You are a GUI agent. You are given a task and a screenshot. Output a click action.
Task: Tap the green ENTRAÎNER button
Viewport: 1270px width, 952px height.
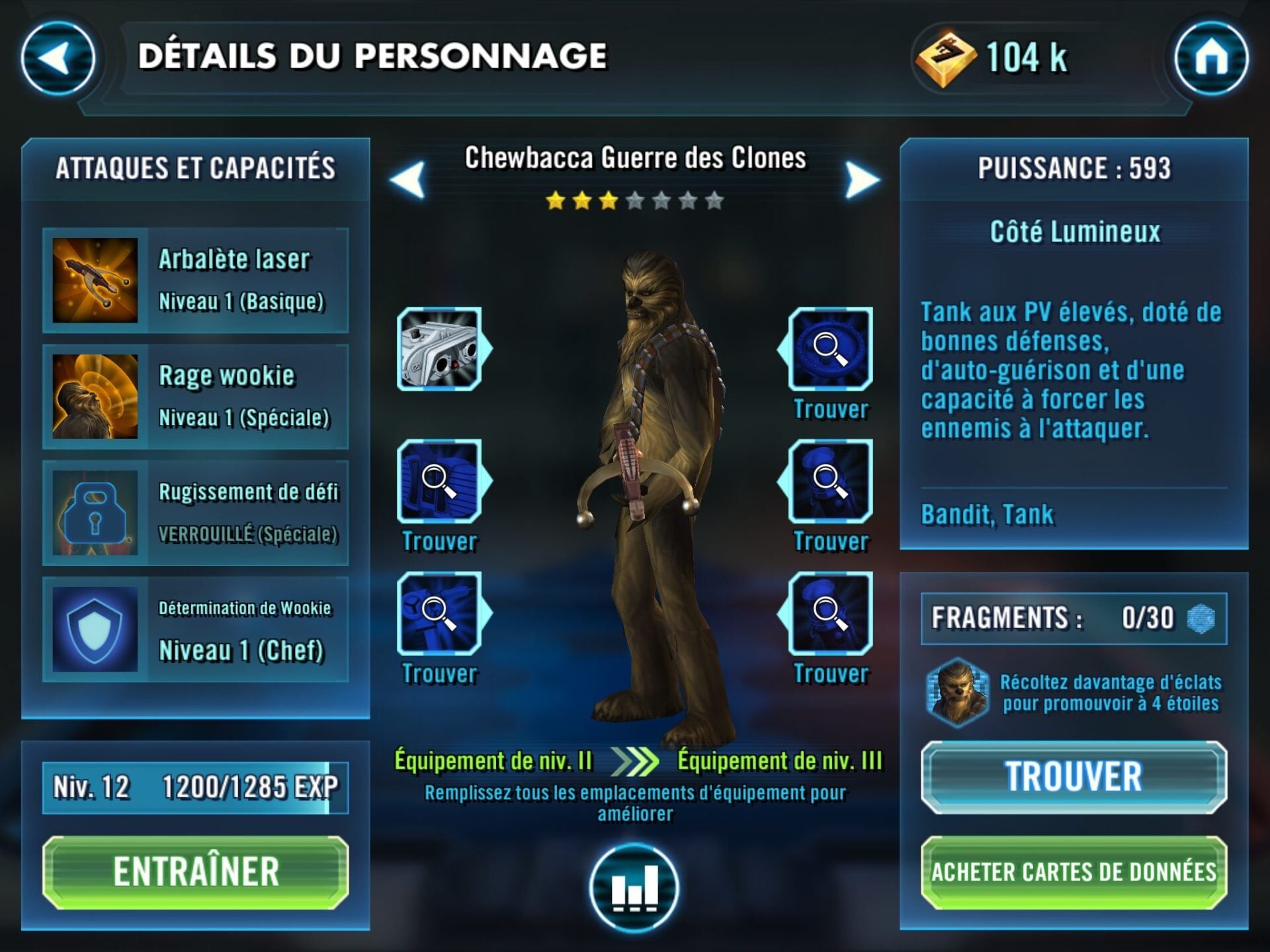click(196, 872)
